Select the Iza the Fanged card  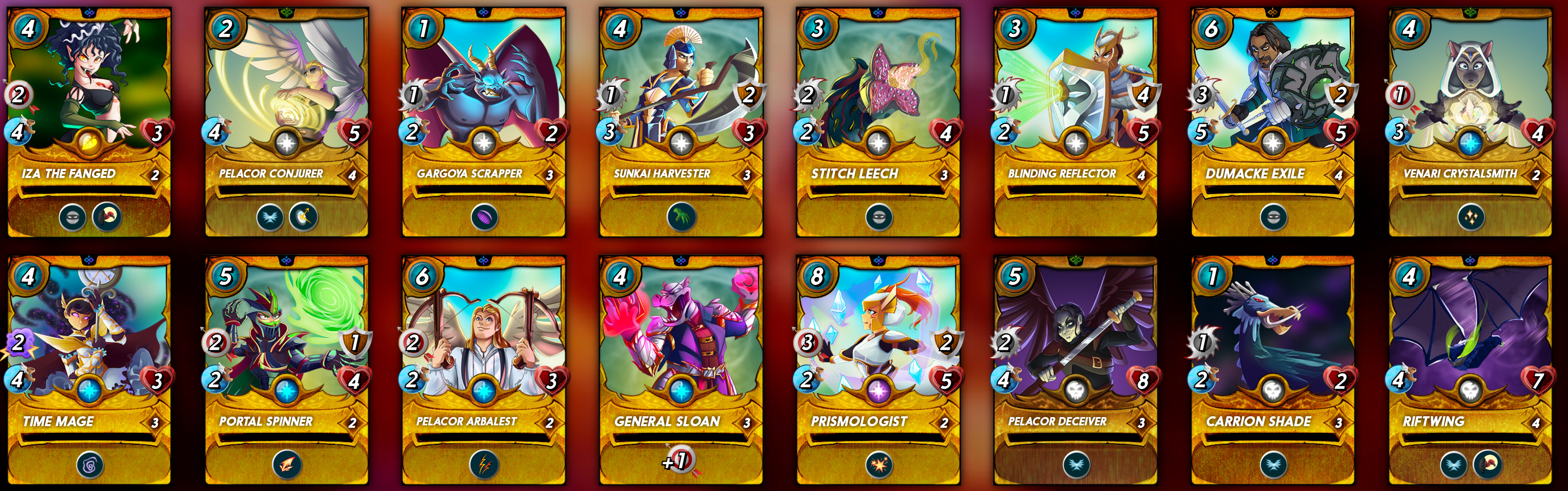[89, 122]
